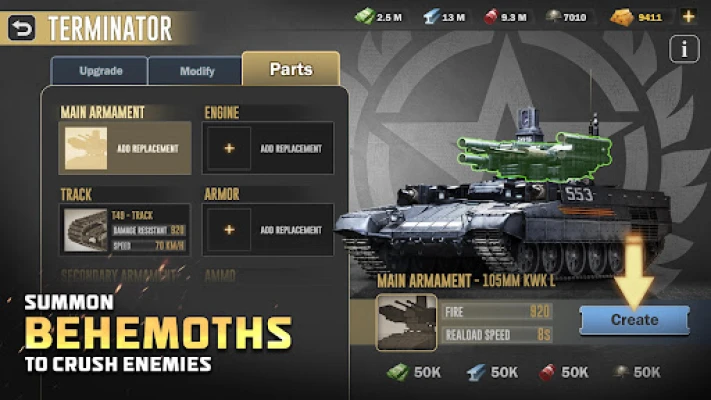Switch to the Upgrade tab
Viewport: 711px width, 400px height.
(99, 71)
